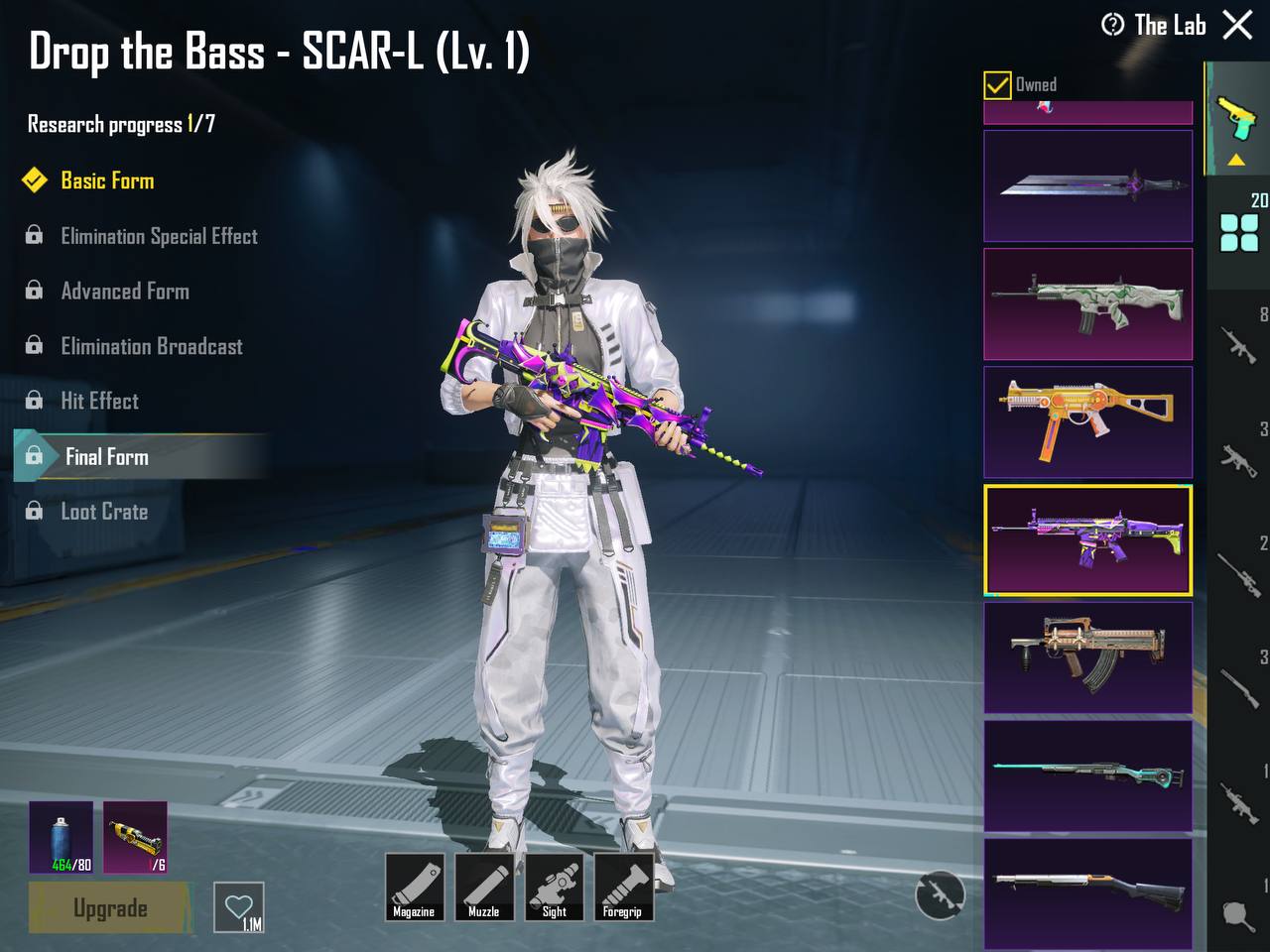Select the orange submachine gun skin

[1087, 421]
